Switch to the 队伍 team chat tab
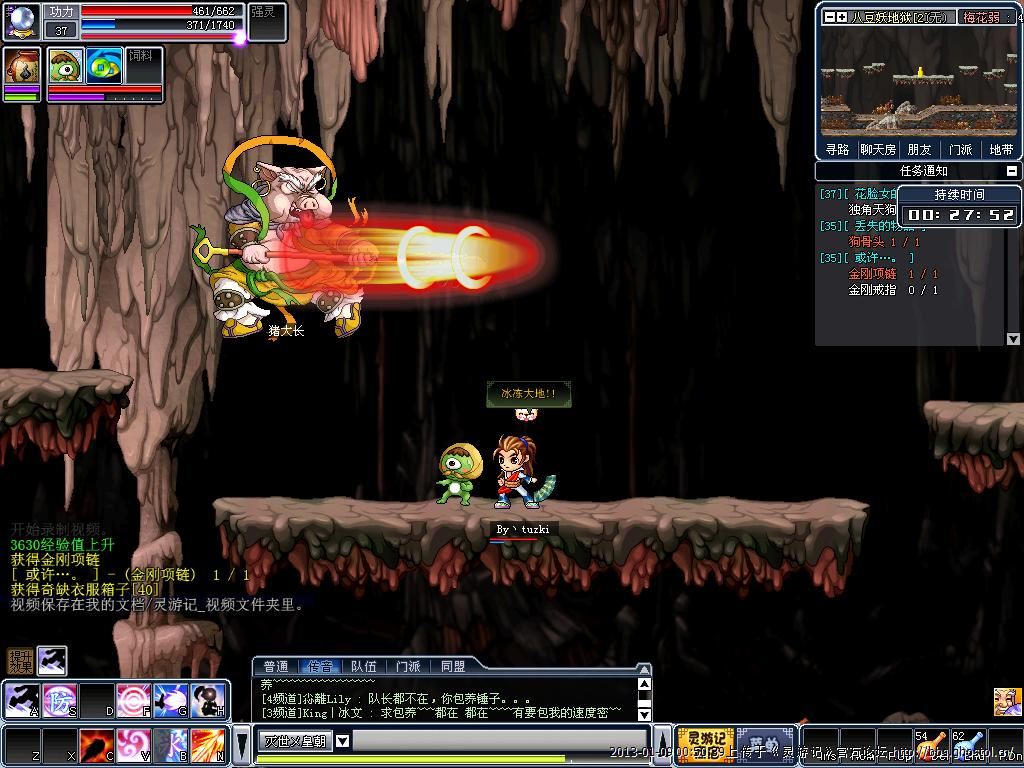Image resolution: width=1024 pixels, height=768 pixels. click(x=364, y=666)
